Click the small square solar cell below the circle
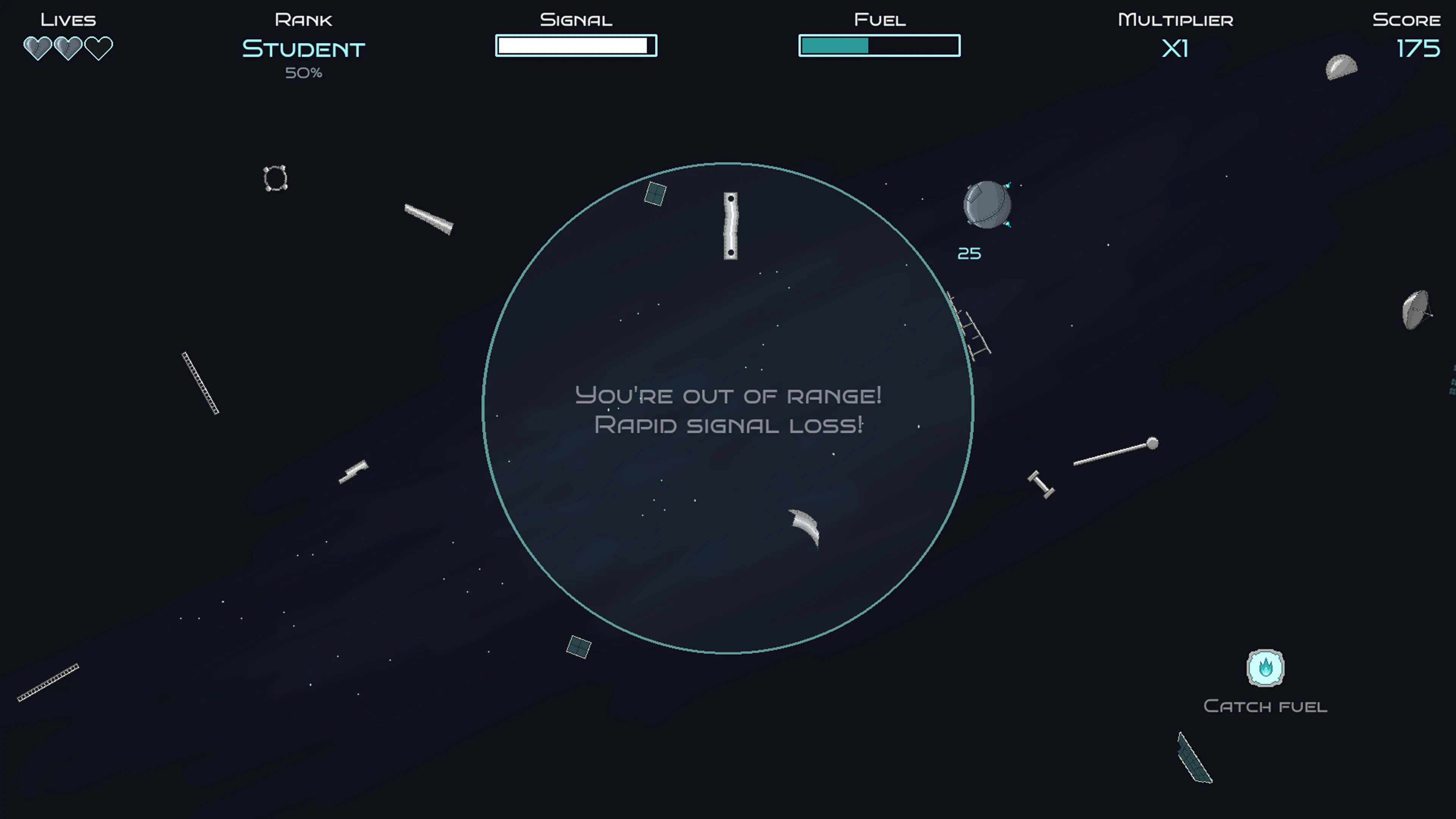 point(578,646)
